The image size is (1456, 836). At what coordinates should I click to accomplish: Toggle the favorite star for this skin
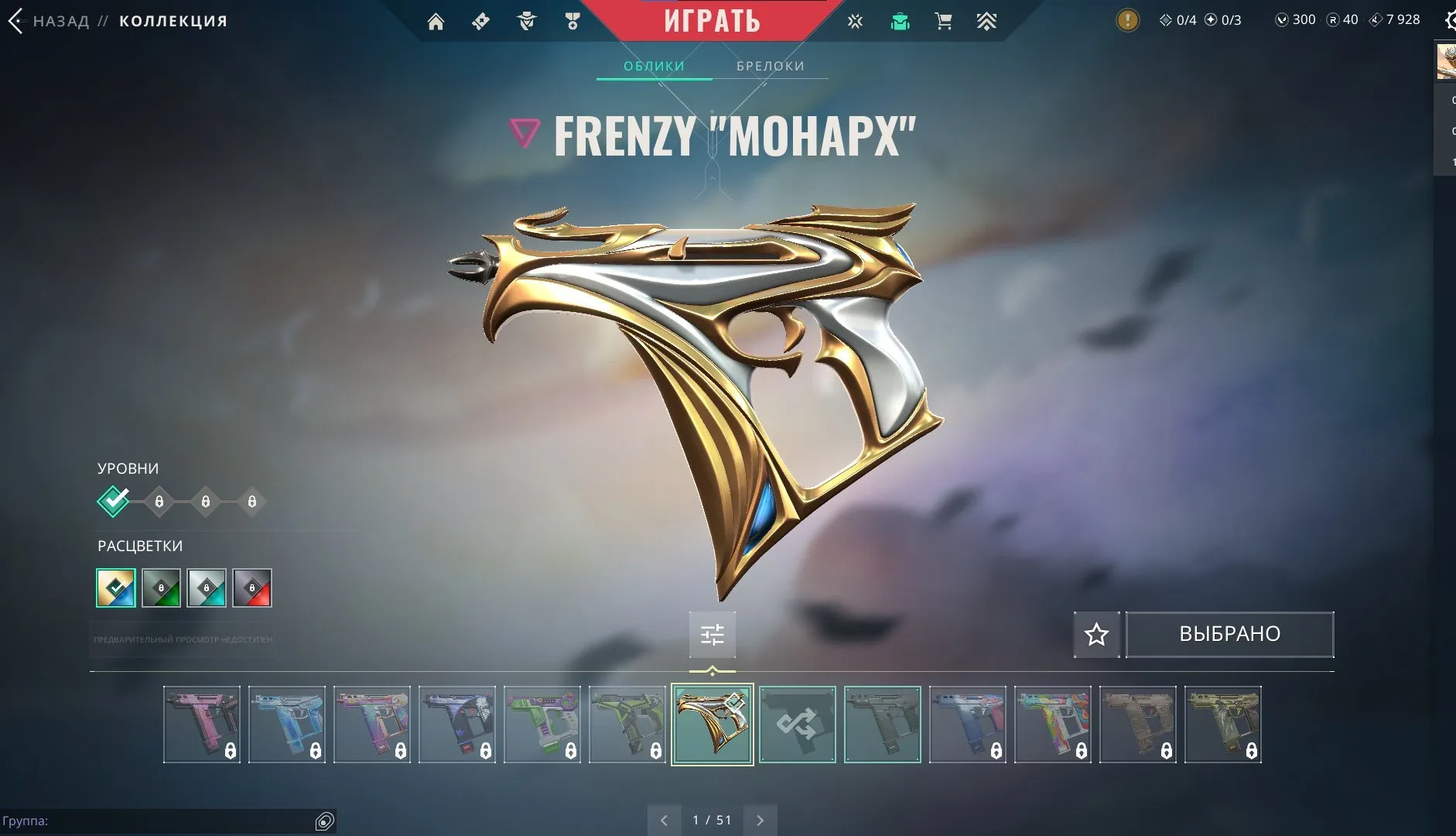pyautogui.click(x=1096, y=634)
